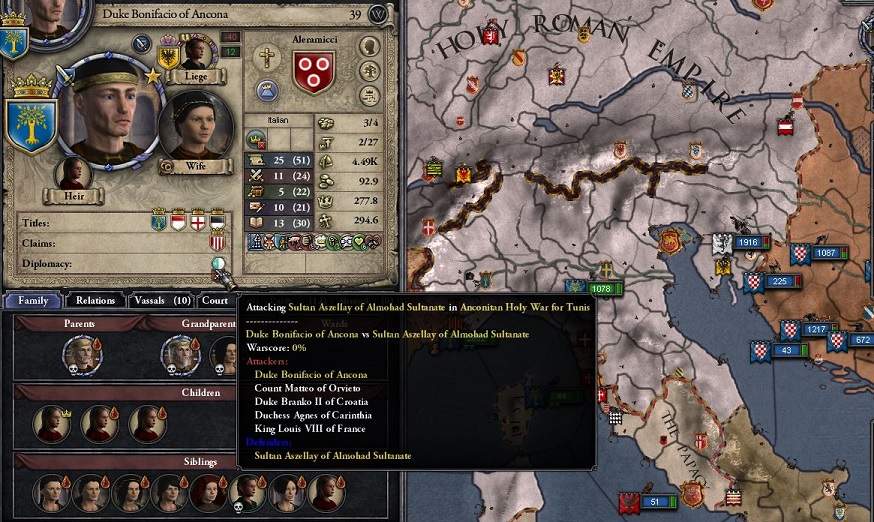Switch to the Court tab
This screenshot has width=874, height=522.
pos(215,300)
